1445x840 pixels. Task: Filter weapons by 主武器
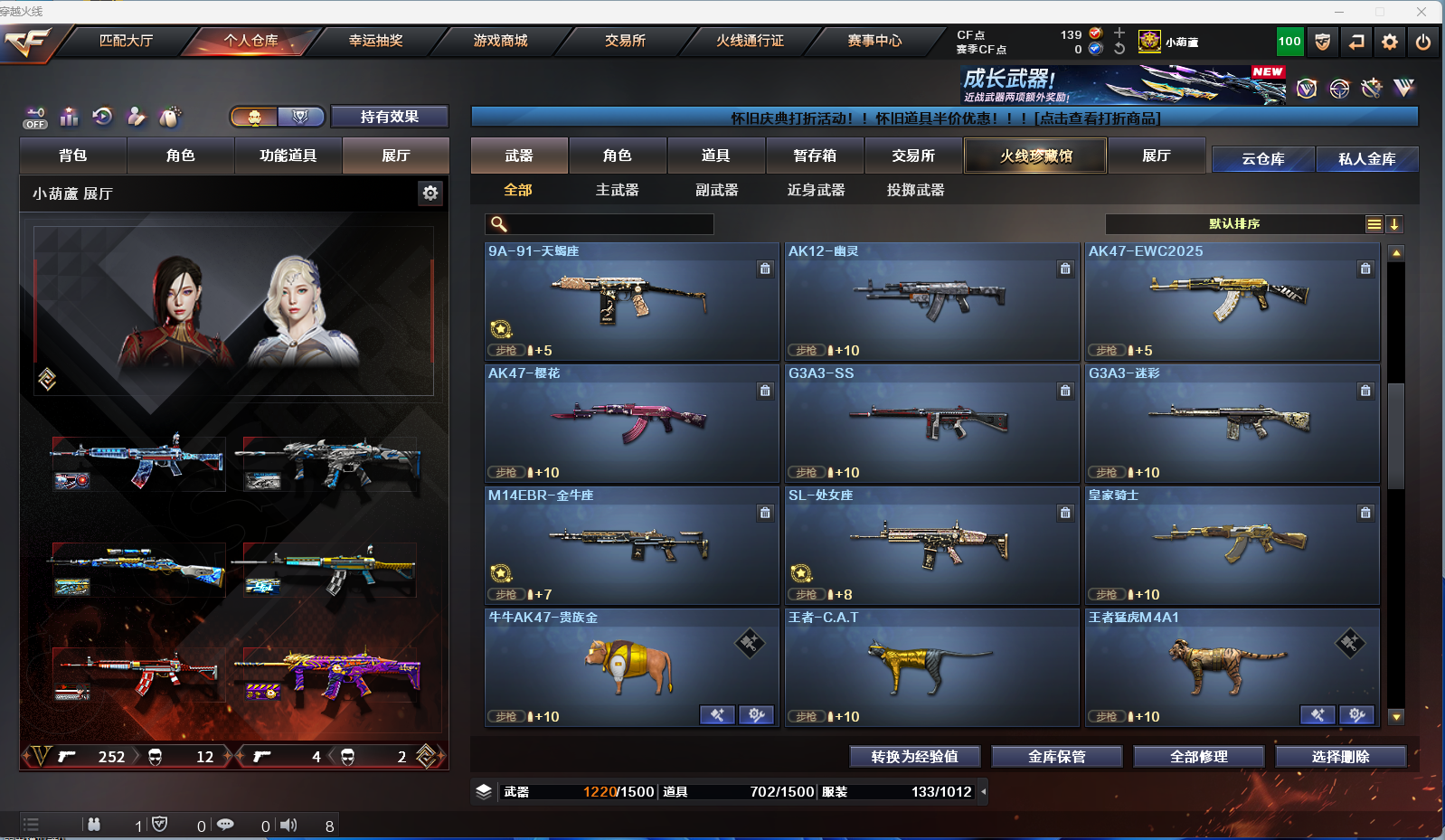click(x=617, y=190)
